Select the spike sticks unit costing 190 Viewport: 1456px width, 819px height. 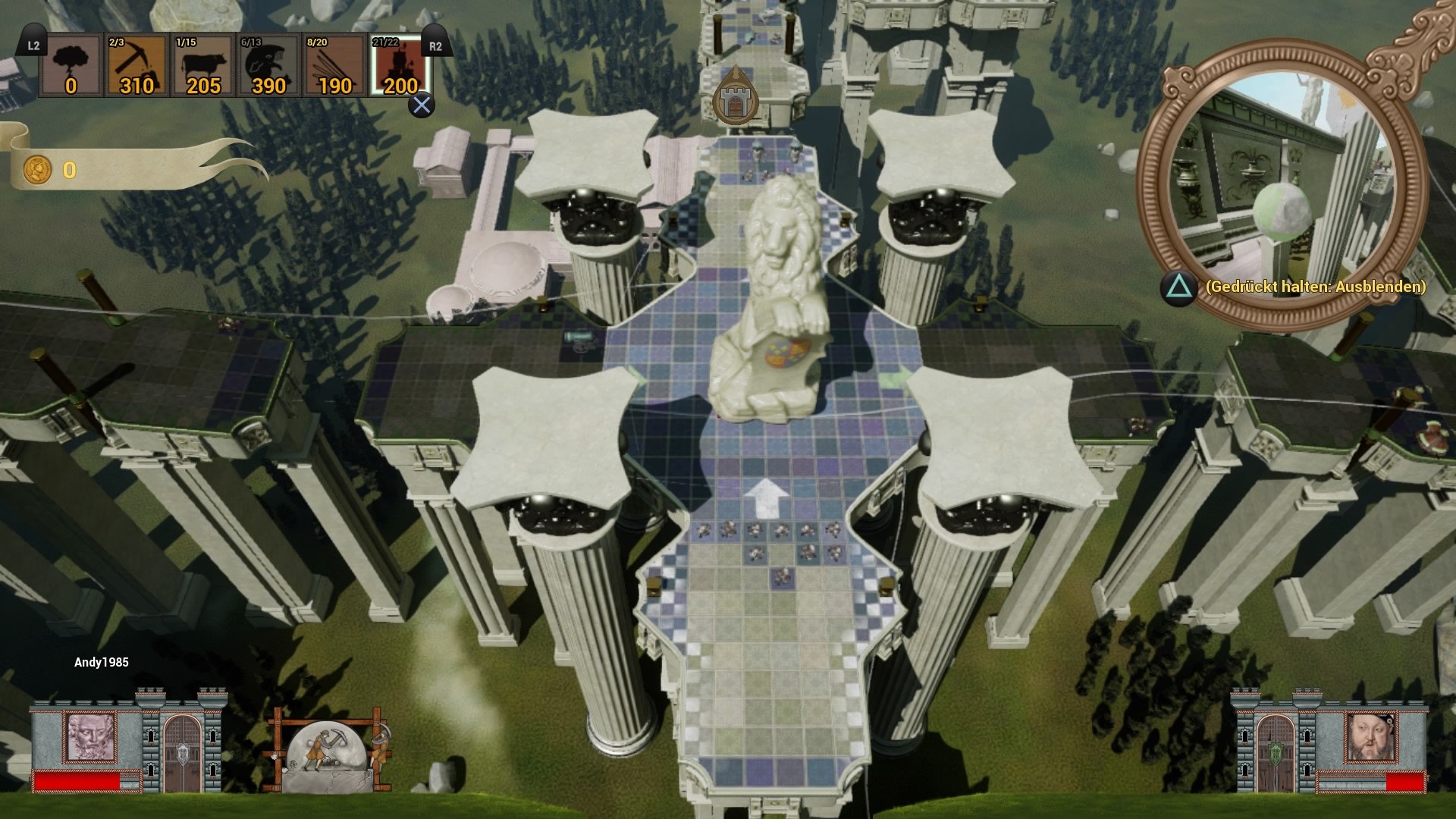tap(334, 66)
